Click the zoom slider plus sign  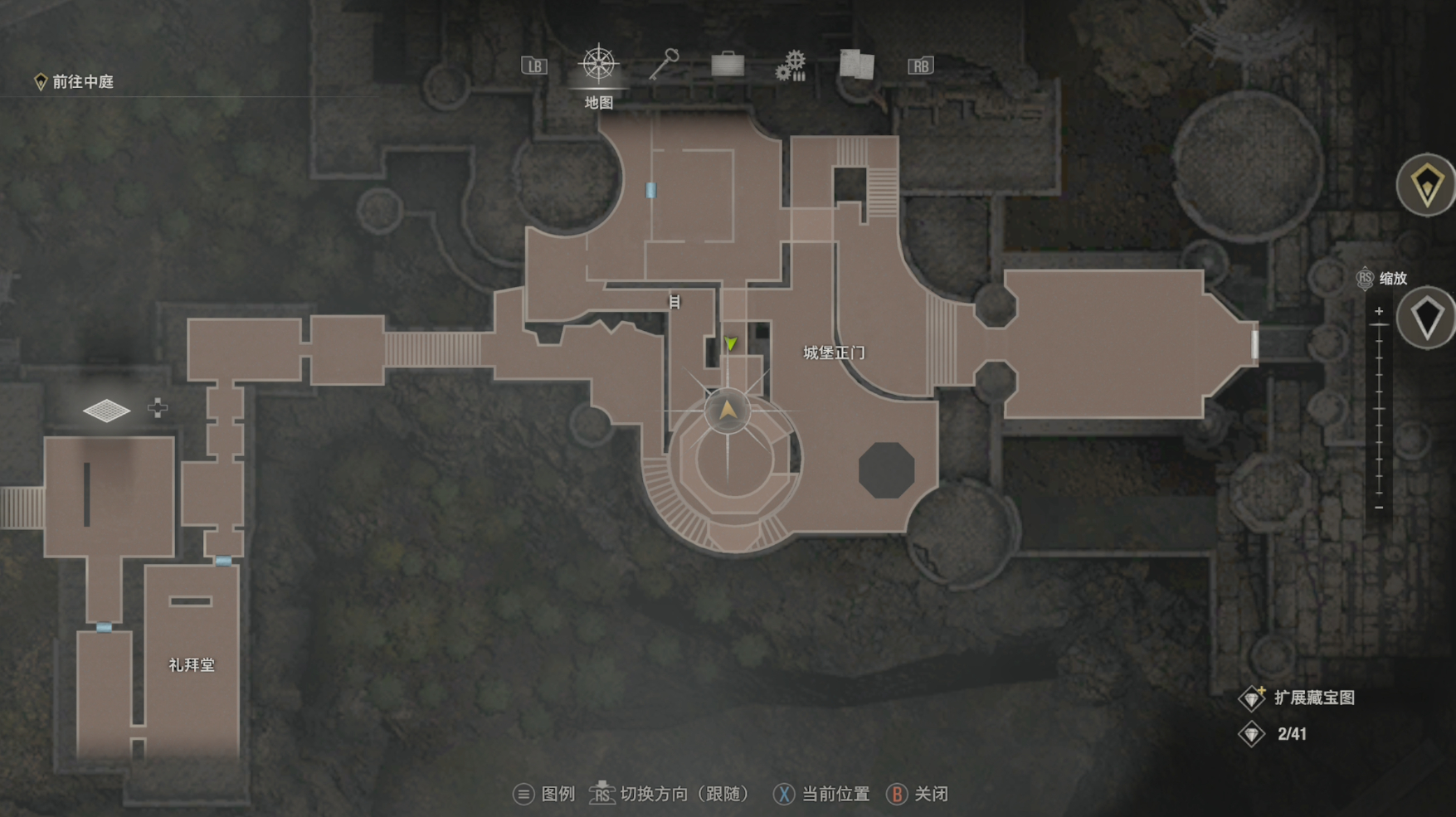(1379, 312)
